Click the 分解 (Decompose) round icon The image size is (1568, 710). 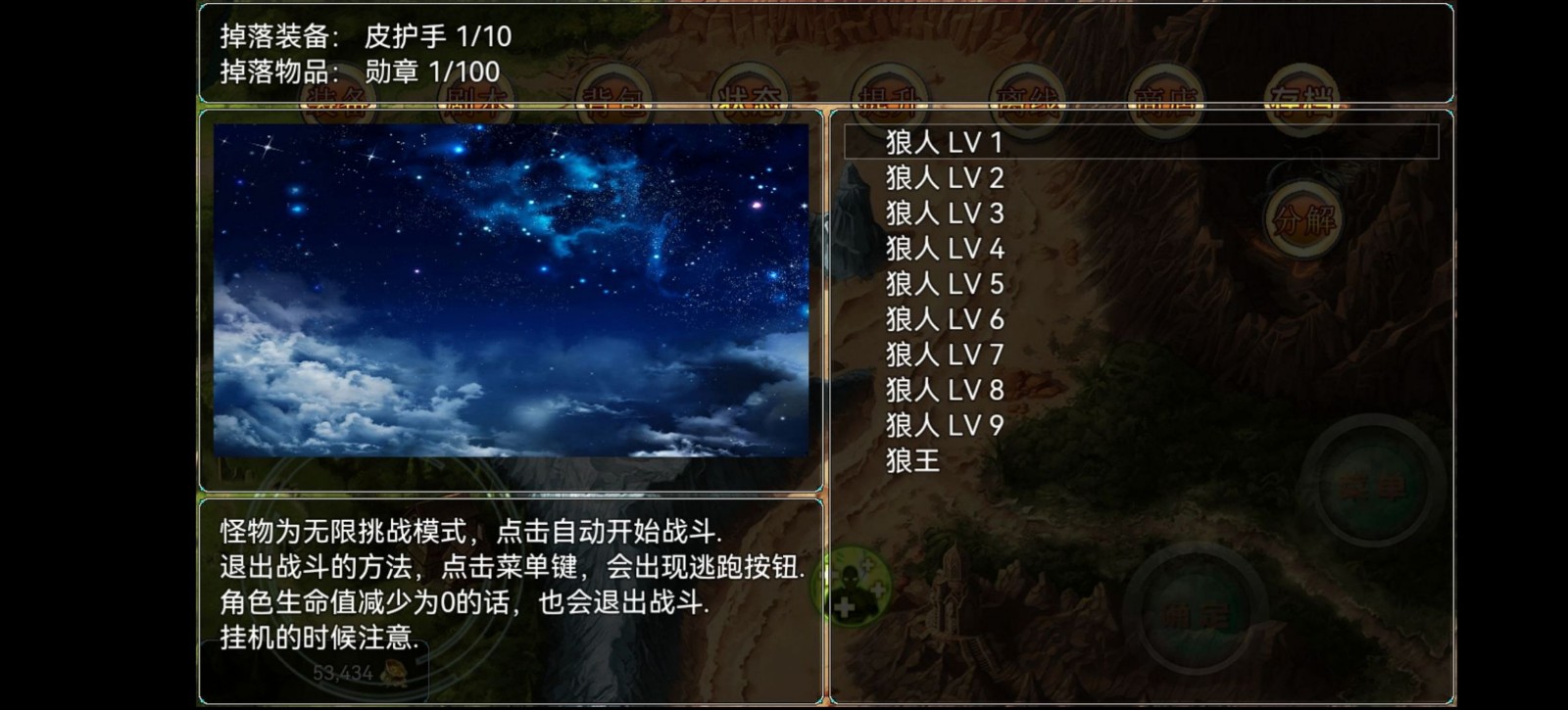(x=1305, y=217)
